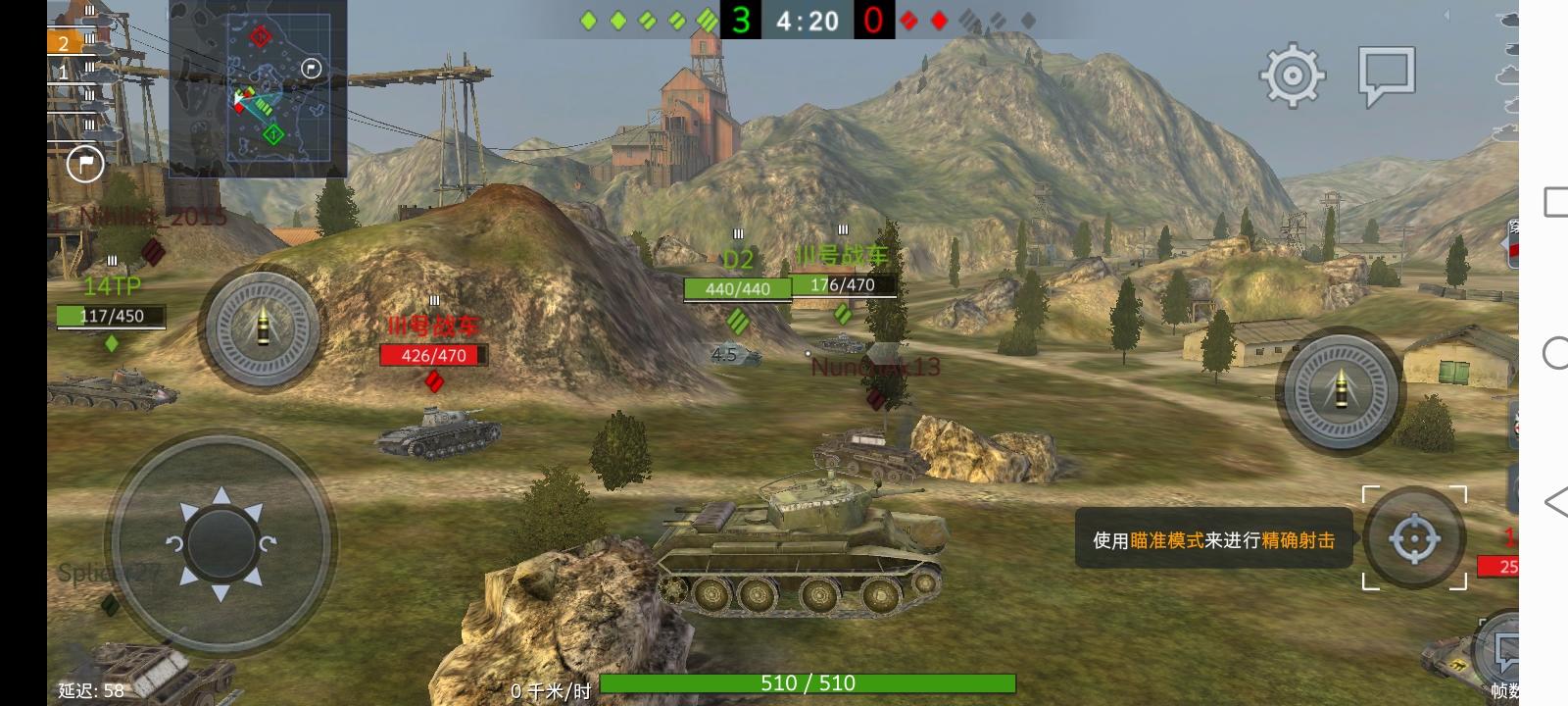The image size is (1568, 706).
Task: Open the settings gear icon
Action: (x=1291, y=75)
